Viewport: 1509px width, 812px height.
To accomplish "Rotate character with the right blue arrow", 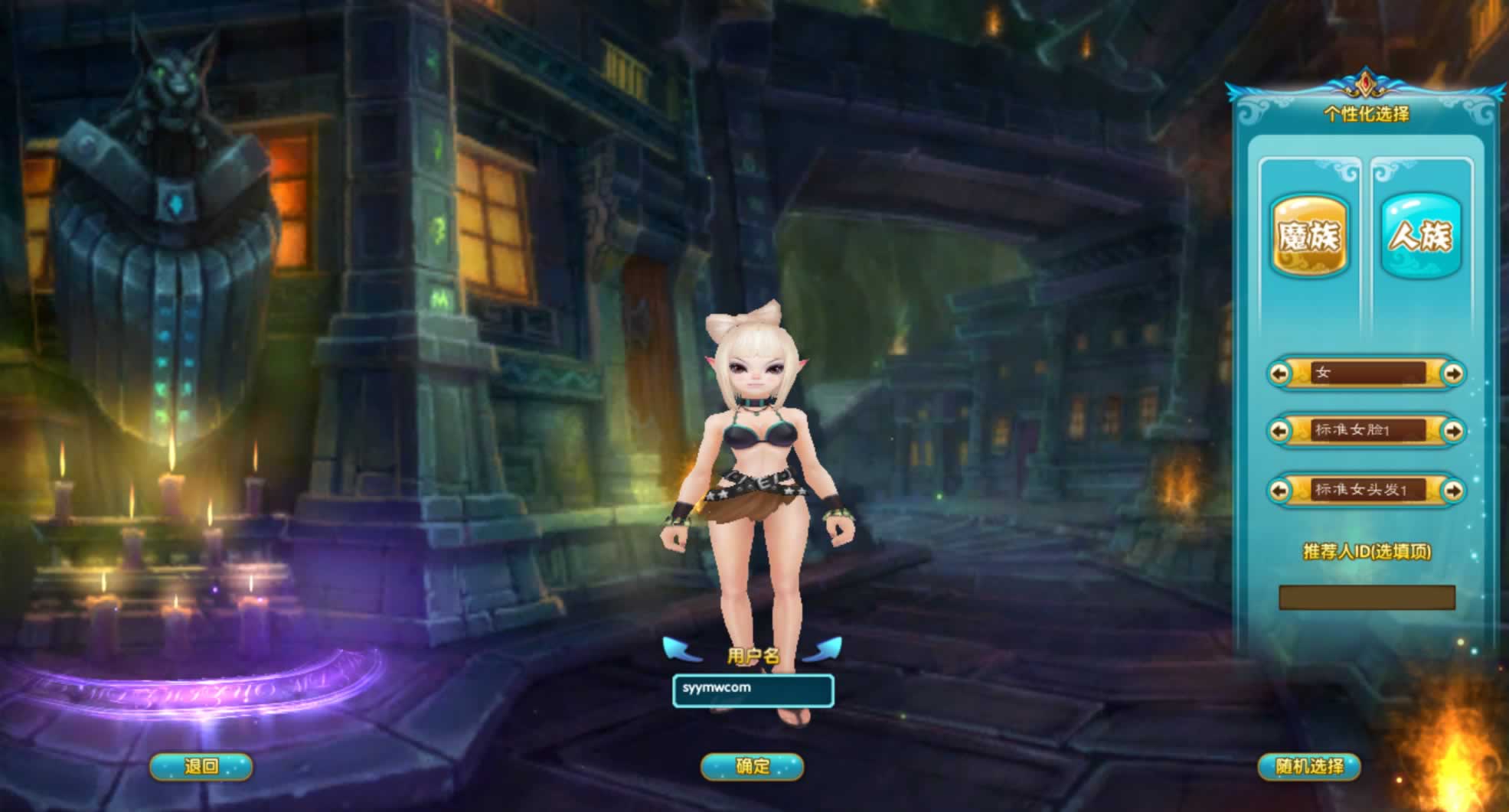I will point(824,649).
